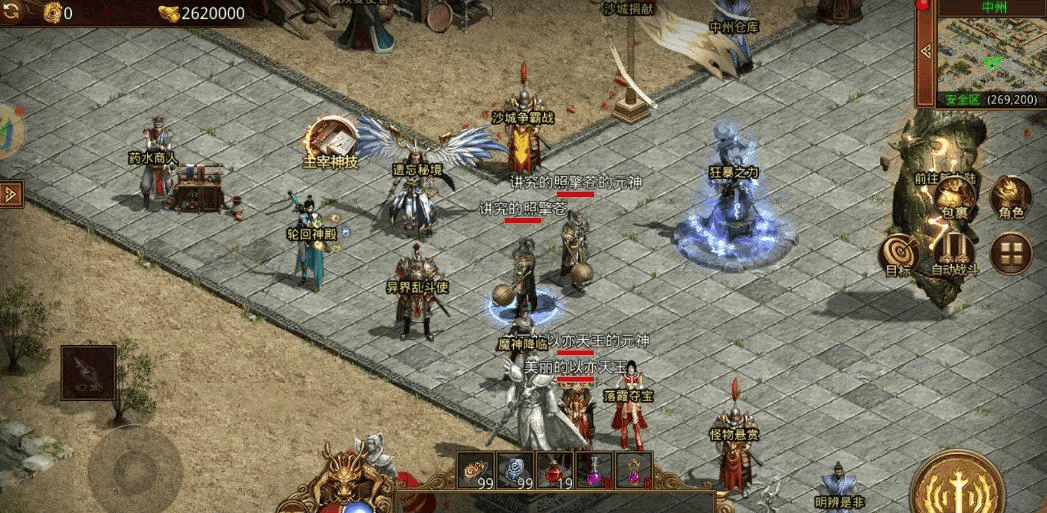Open the 角色 character sheet
The height and width of the screenshot is (513, 1047).
tap(1010, 196)
